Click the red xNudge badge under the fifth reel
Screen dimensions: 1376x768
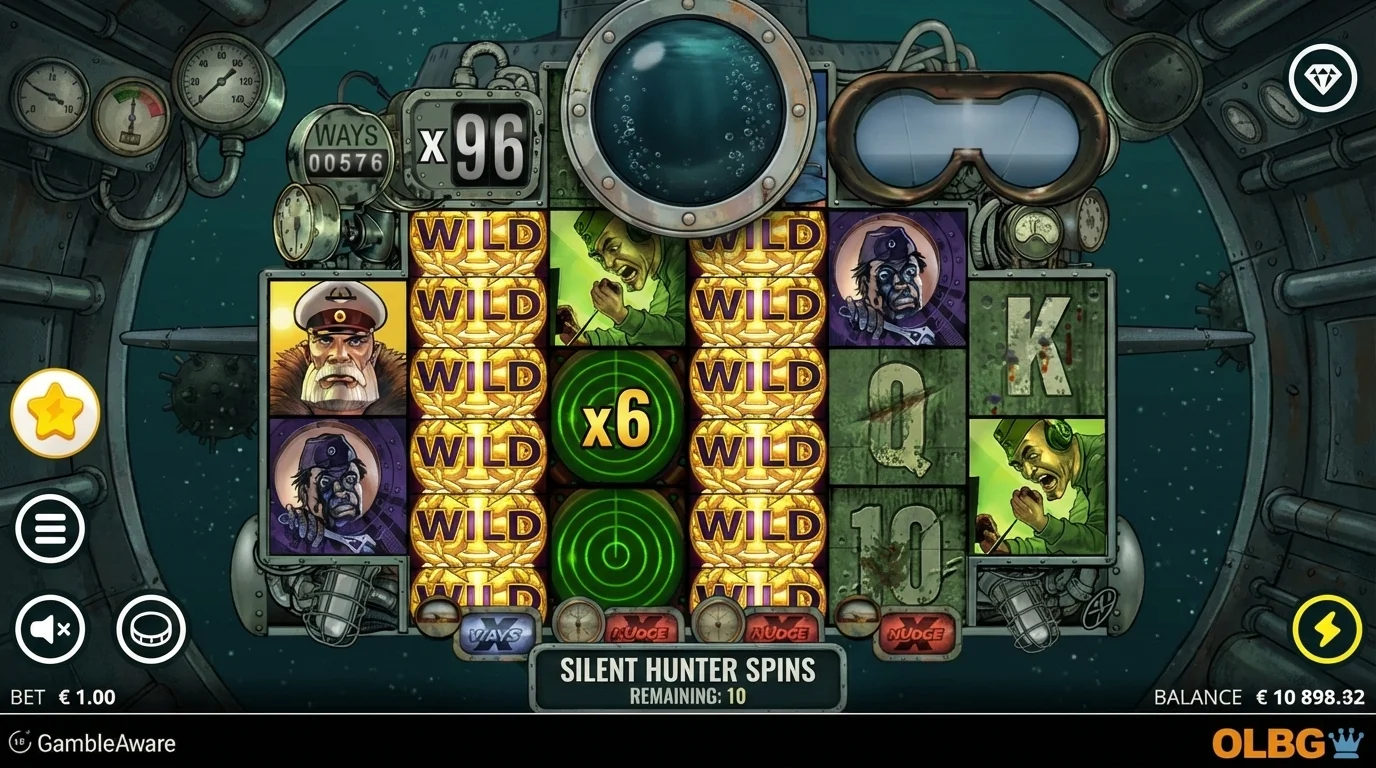point(916,632)
